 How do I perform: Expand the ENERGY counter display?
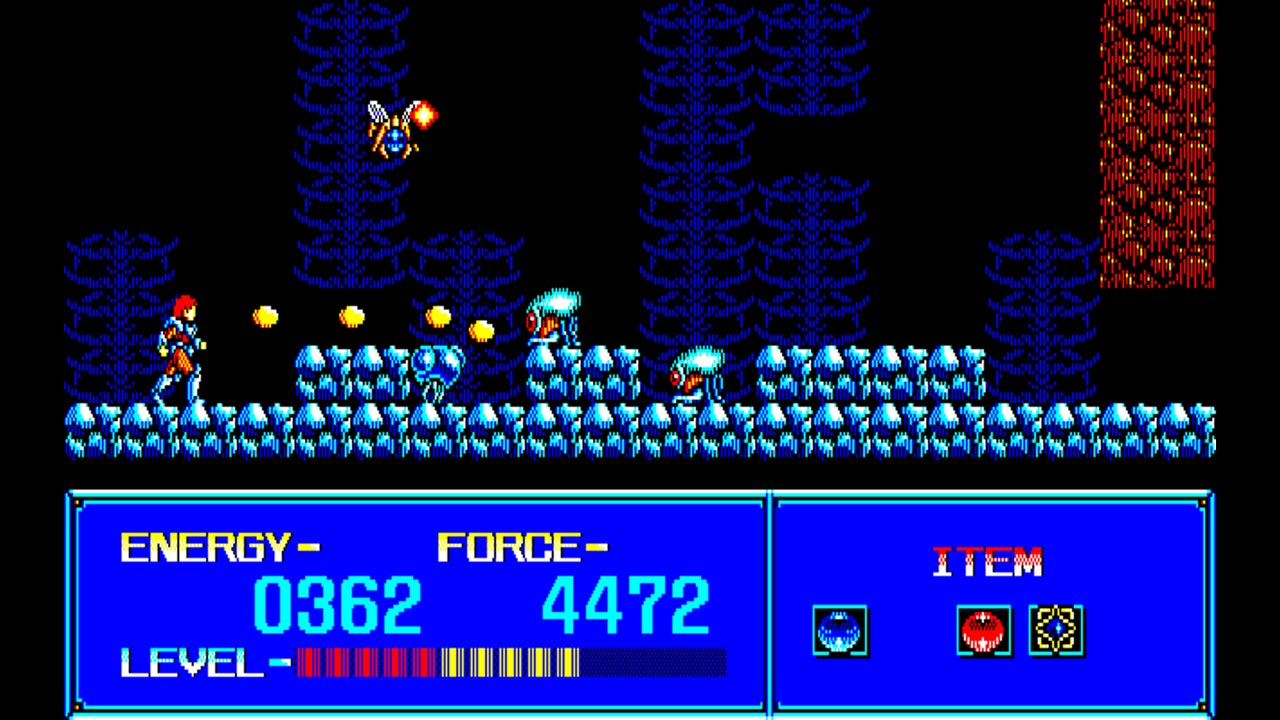[212, 545]
